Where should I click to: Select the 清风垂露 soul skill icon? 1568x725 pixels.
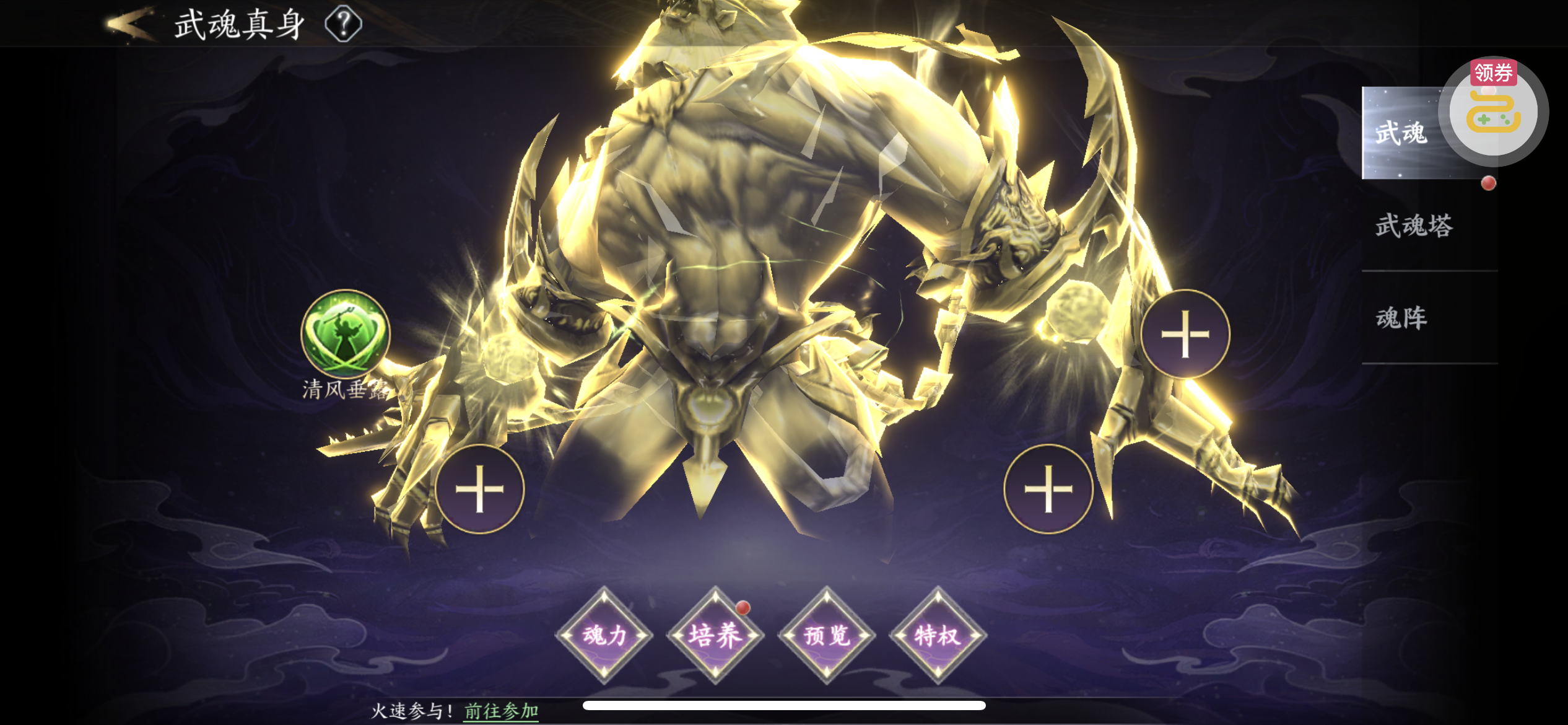(345, 334)
